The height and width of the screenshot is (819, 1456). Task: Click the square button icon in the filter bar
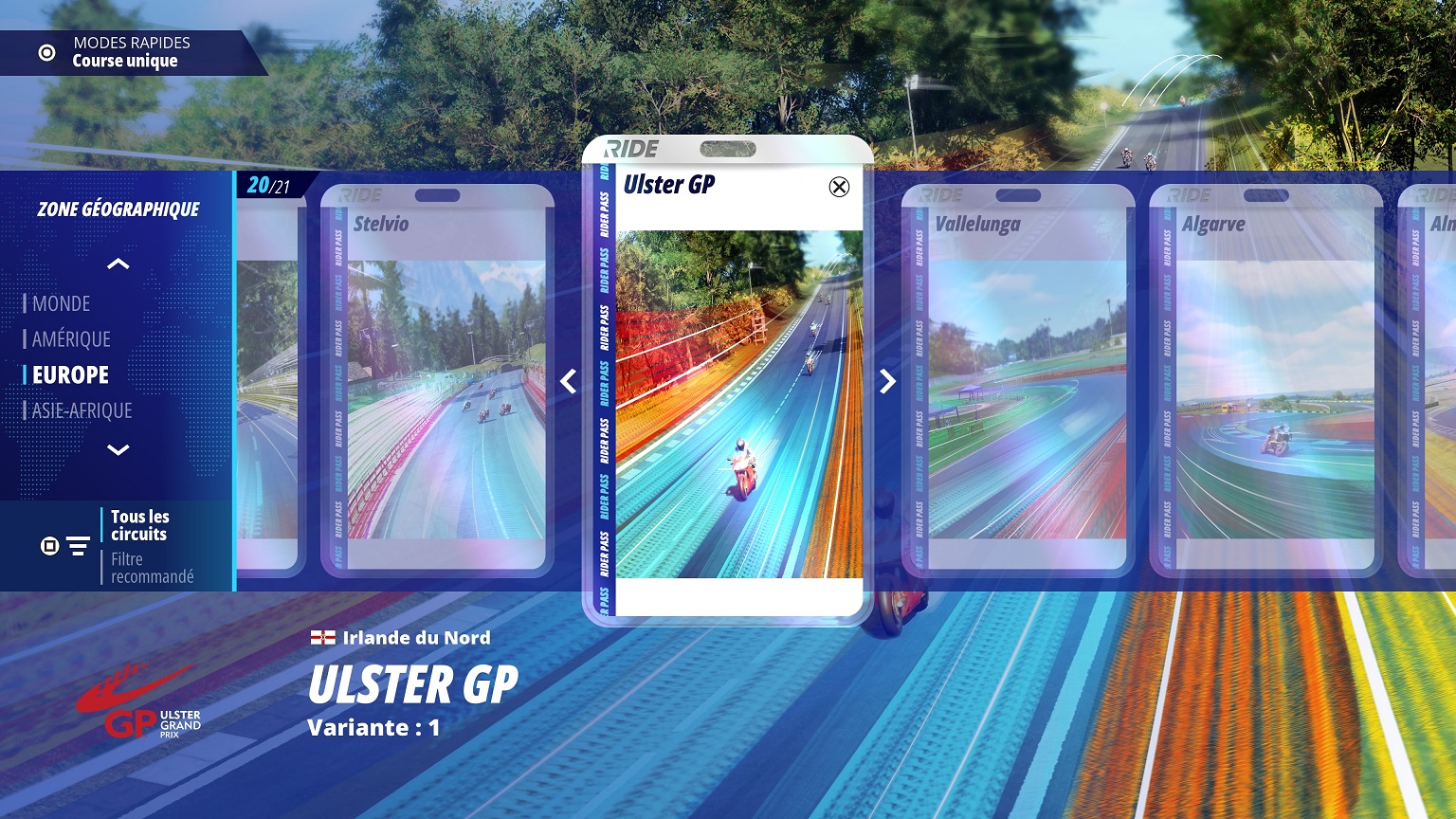[x=48, y=546]
